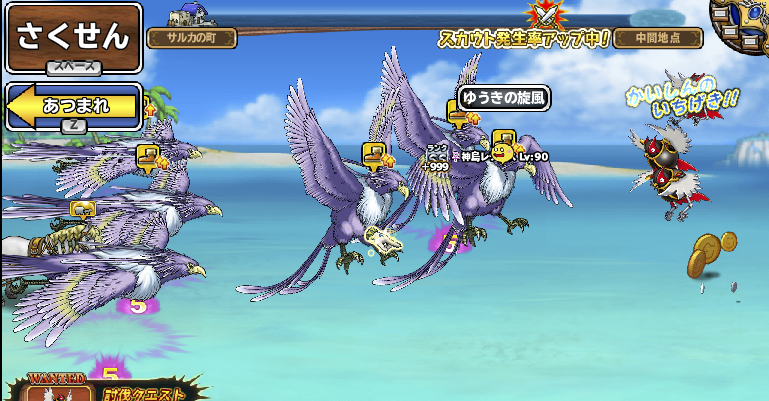
Task: Select the サルカの町 town label
Action: click(192, 38)
